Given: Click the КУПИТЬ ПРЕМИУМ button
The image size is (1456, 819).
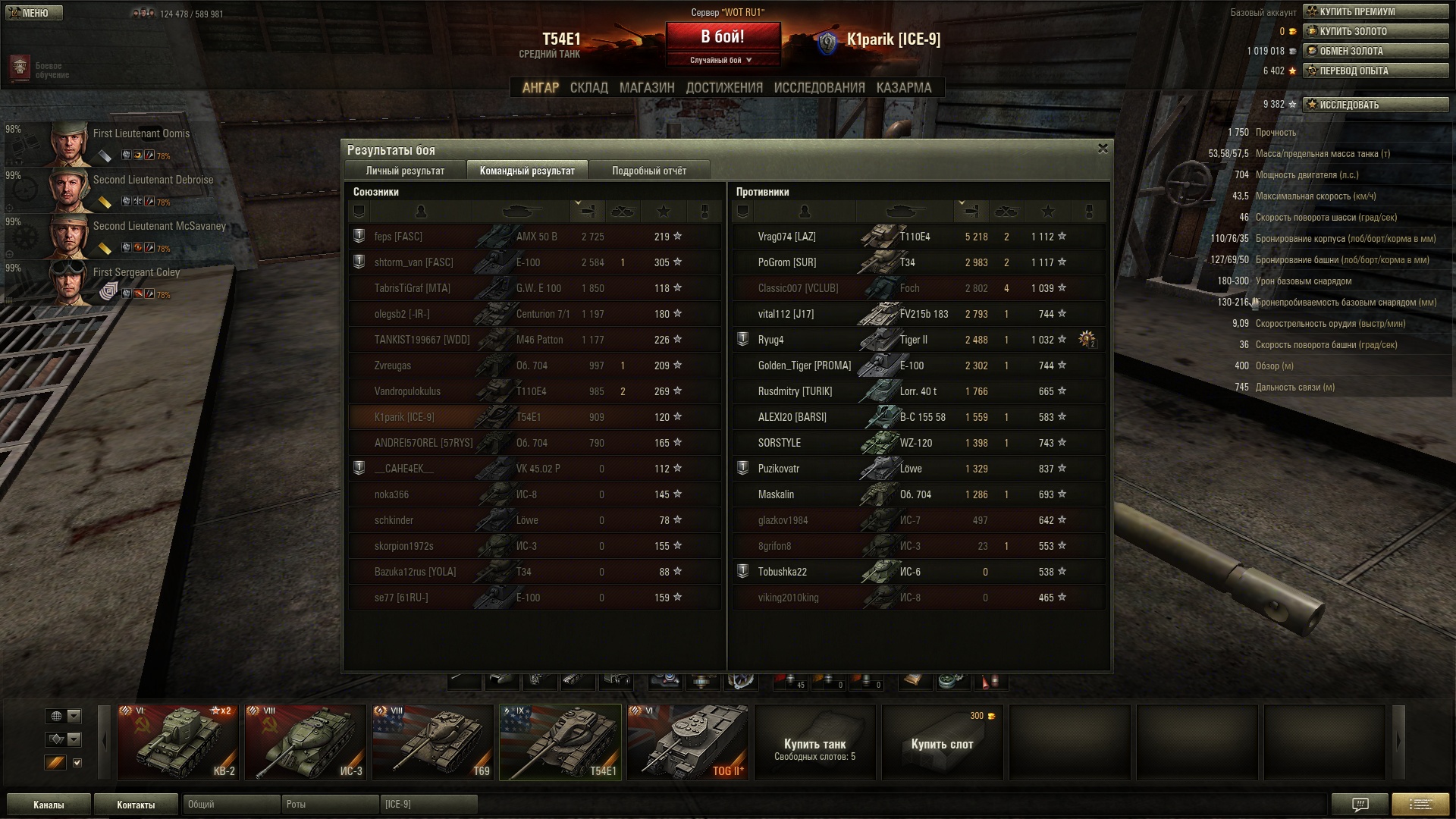Looking at the screenshot, I should 1375,11.
